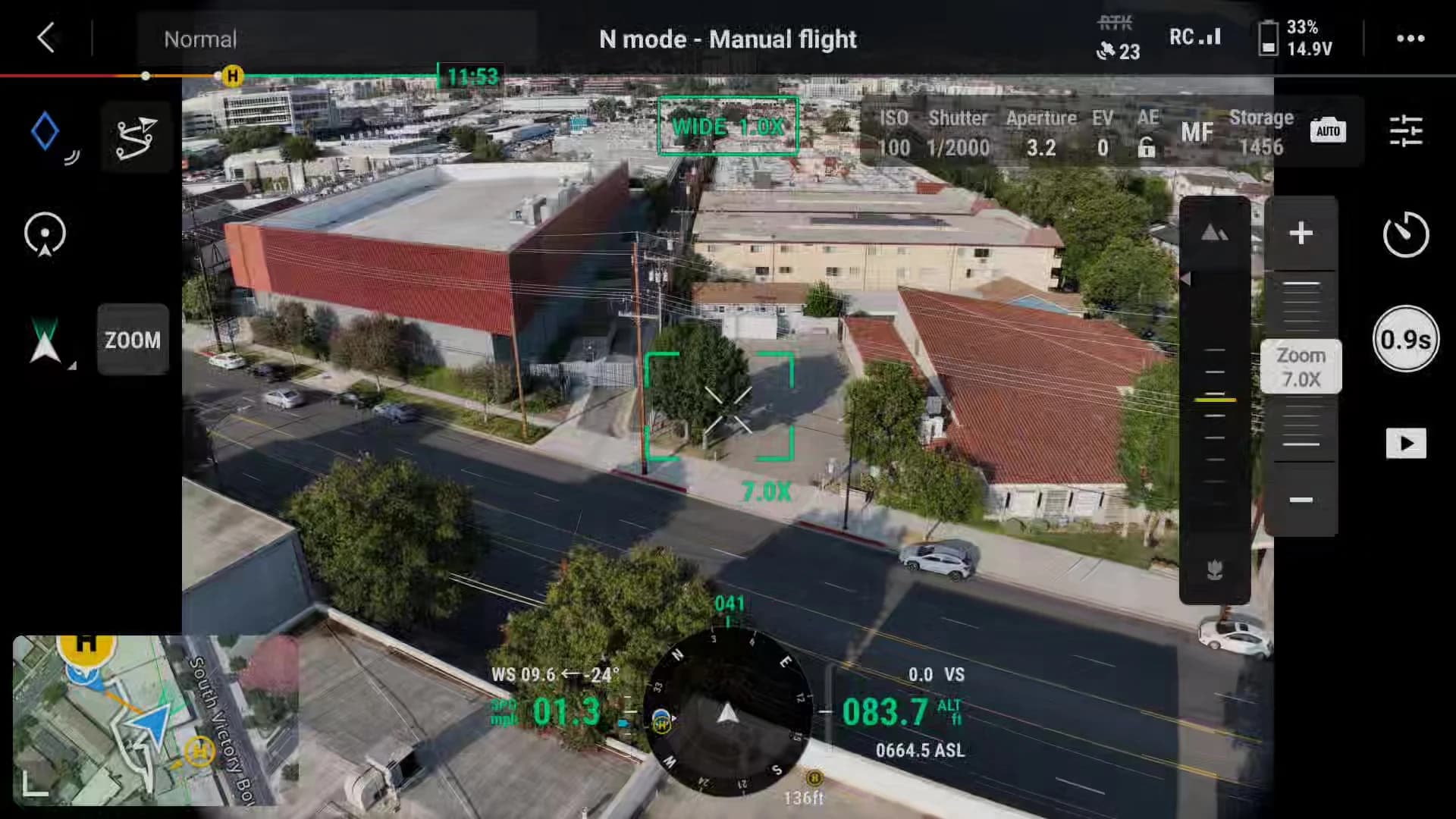Open the three-dots more options menu

click(x=1410, y=39)
